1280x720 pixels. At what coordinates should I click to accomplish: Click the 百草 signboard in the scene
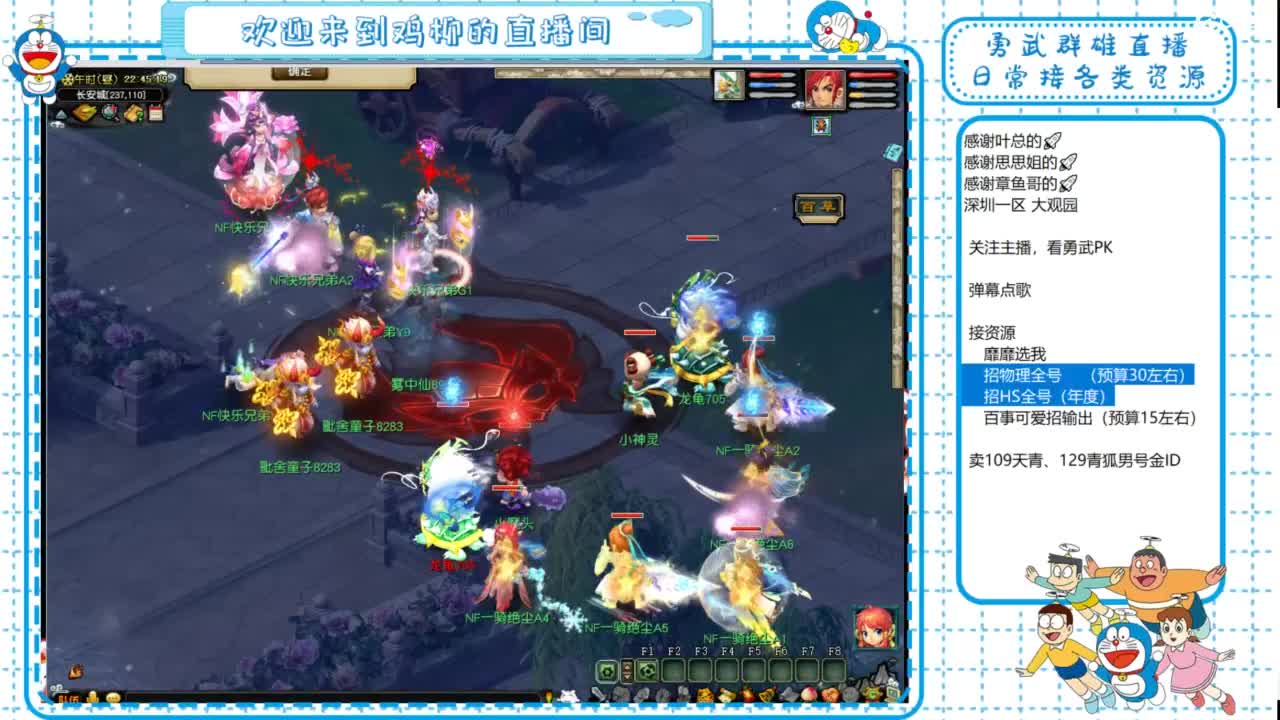point(820,205)
